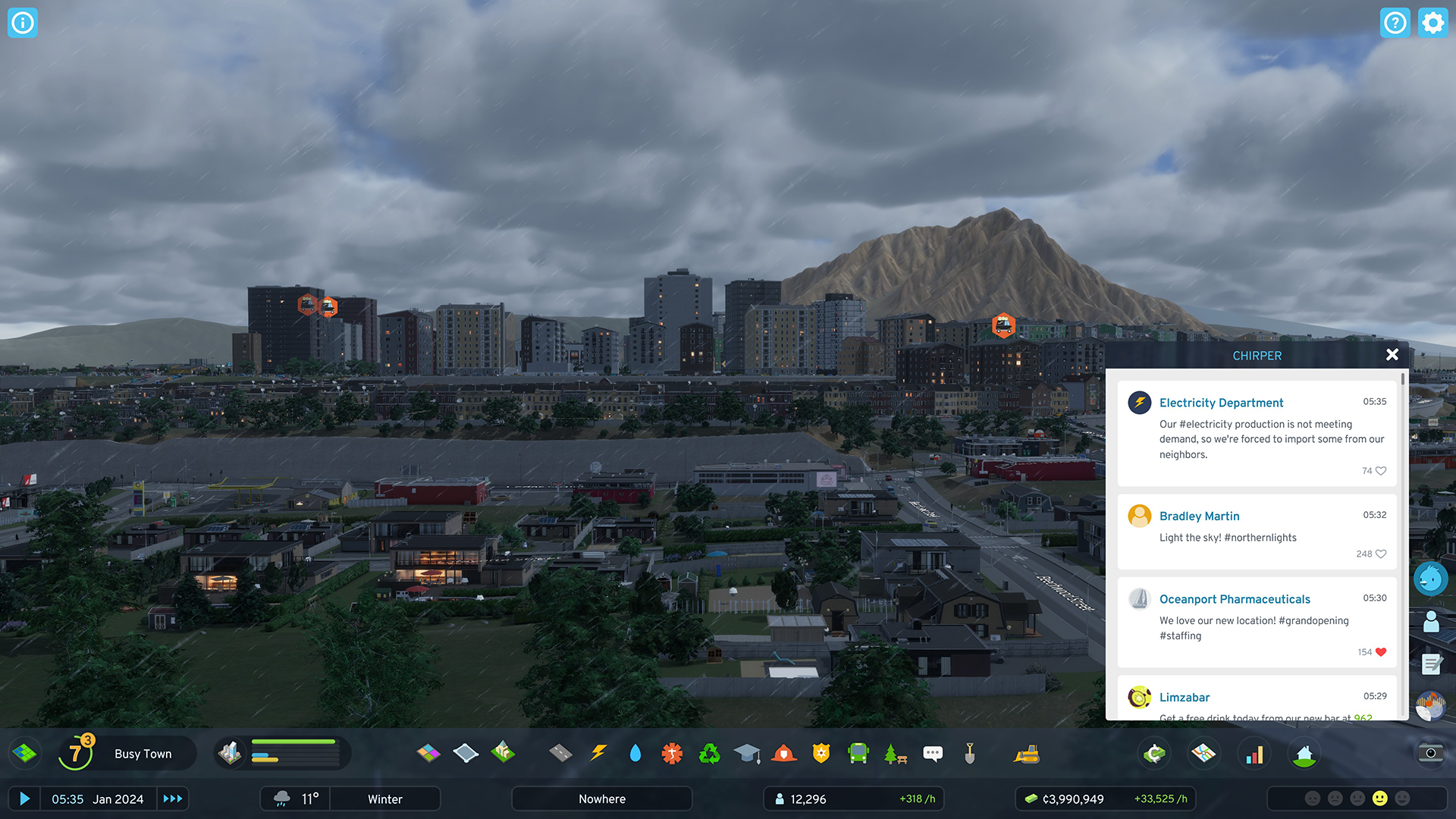Open the Education services menu
This screenshot has height=819, width=1456.
coord(748,752)
